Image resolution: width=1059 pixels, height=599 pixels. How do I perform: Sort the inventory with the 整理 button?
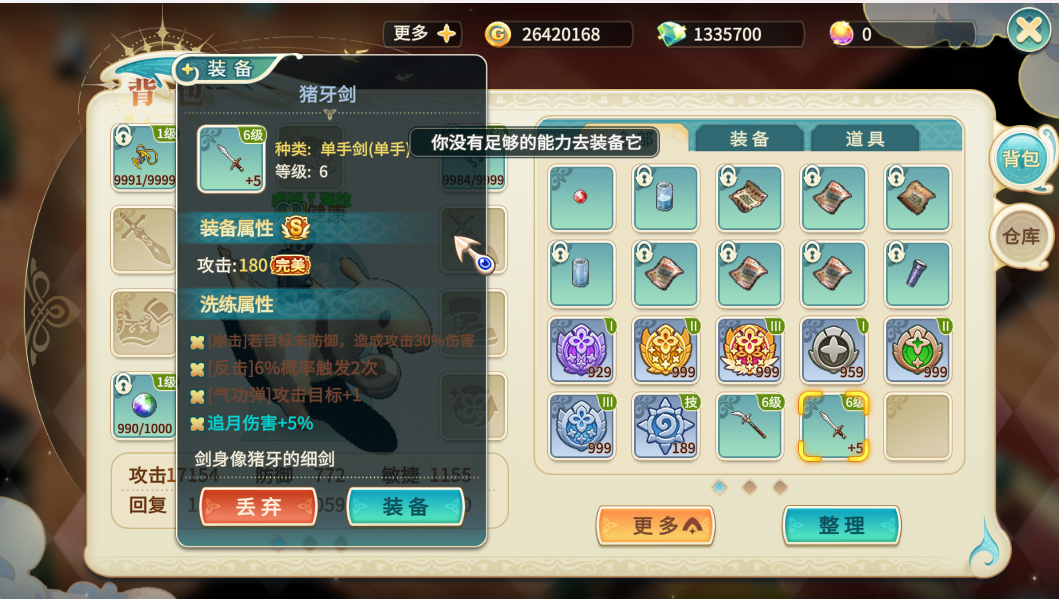tap(841, 526)
